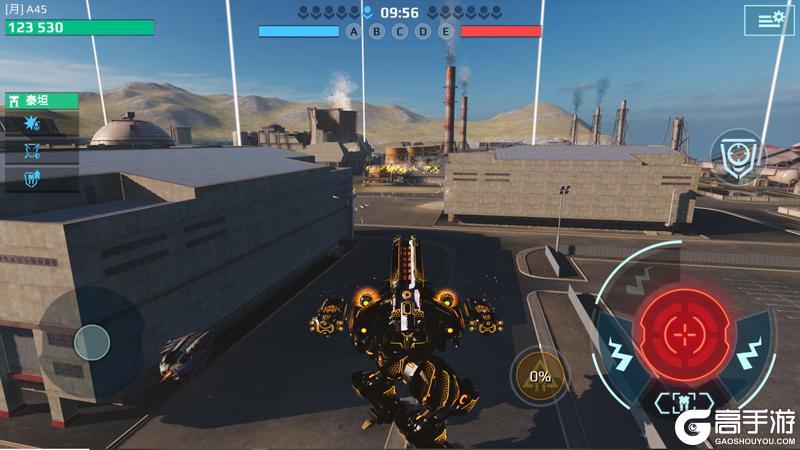Touch the virtual movement joystick knob
The width and height of the screenshot is (800, 450).
[92, 342]
